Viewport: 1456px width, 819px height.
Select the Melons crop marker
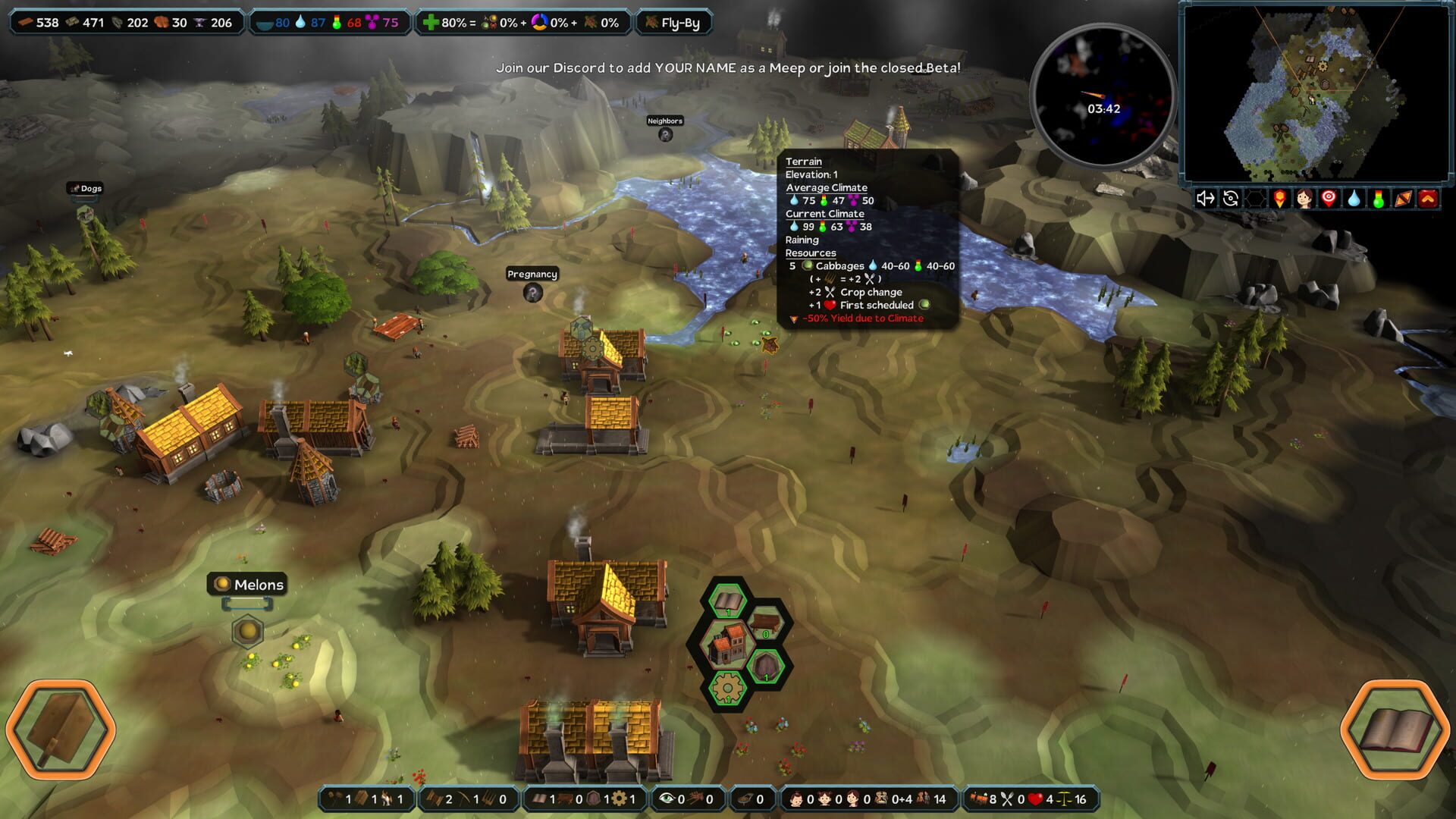click(247, 631)
